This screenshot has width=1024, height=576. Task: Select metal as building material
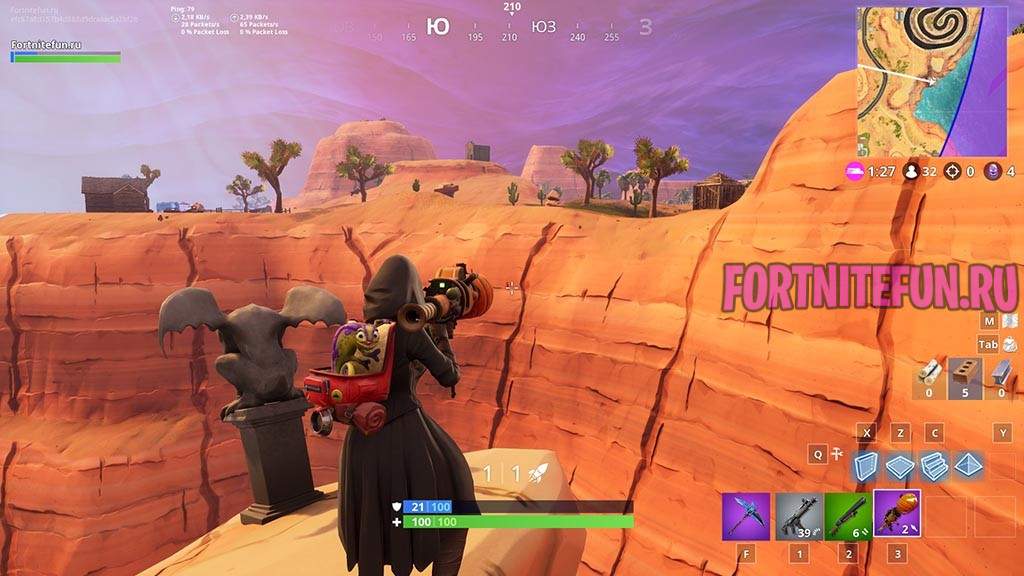coord(1001,372)
